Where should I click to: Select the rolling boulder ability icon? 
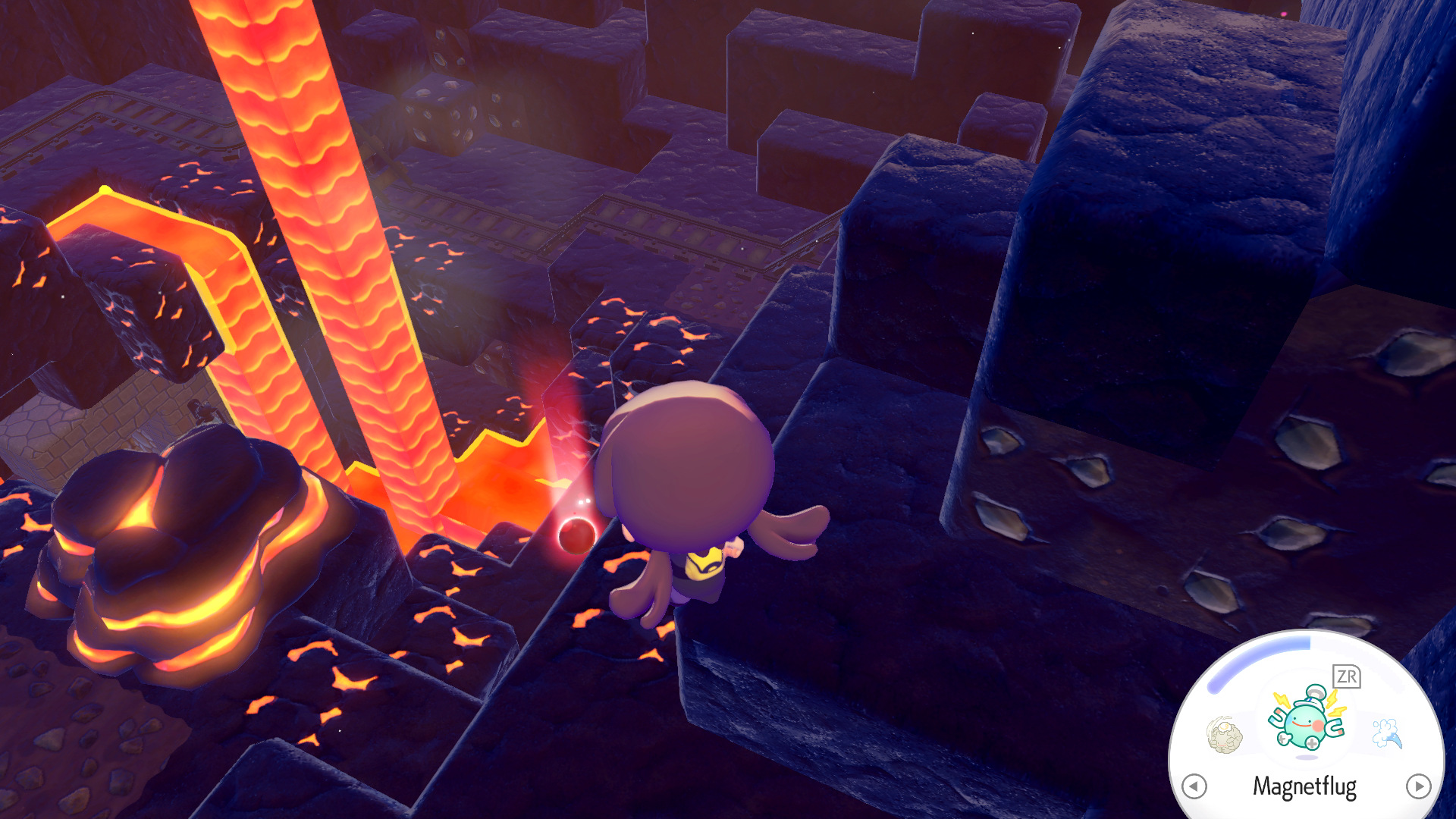click(1224, 734)
